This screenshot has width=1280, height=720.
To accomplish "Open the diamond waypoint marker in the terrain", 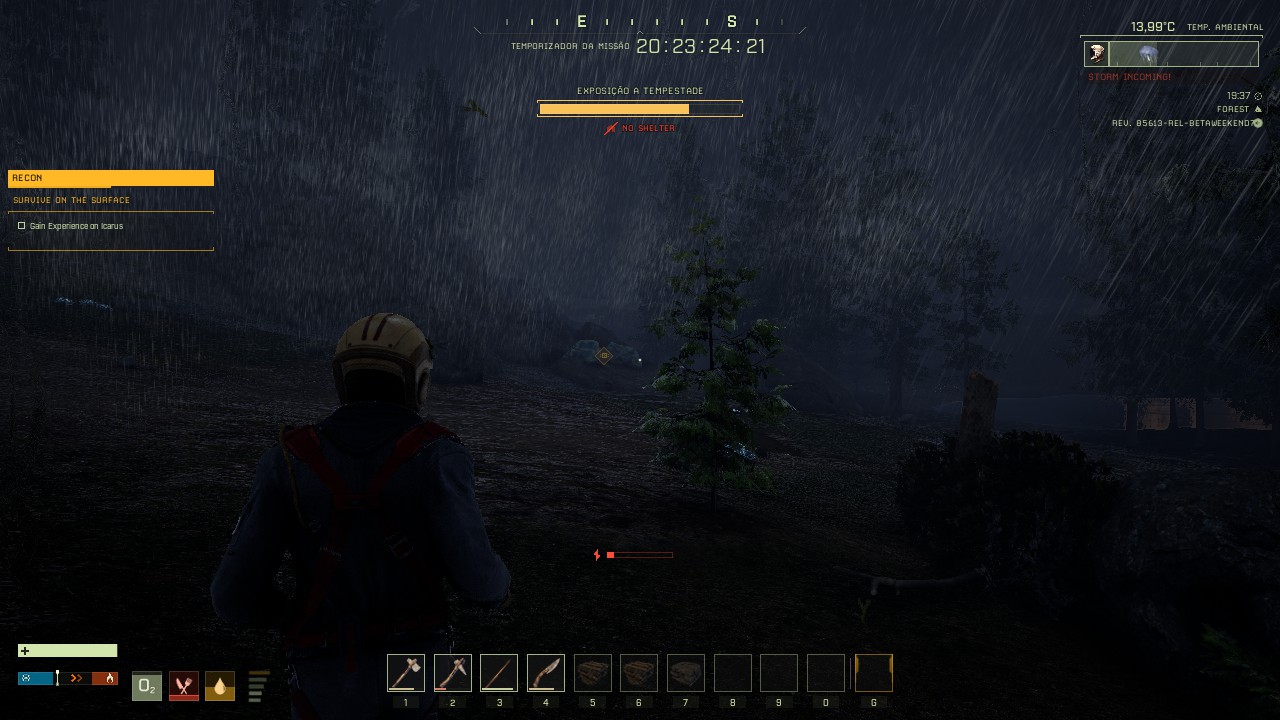I will [x=604, y=356].
